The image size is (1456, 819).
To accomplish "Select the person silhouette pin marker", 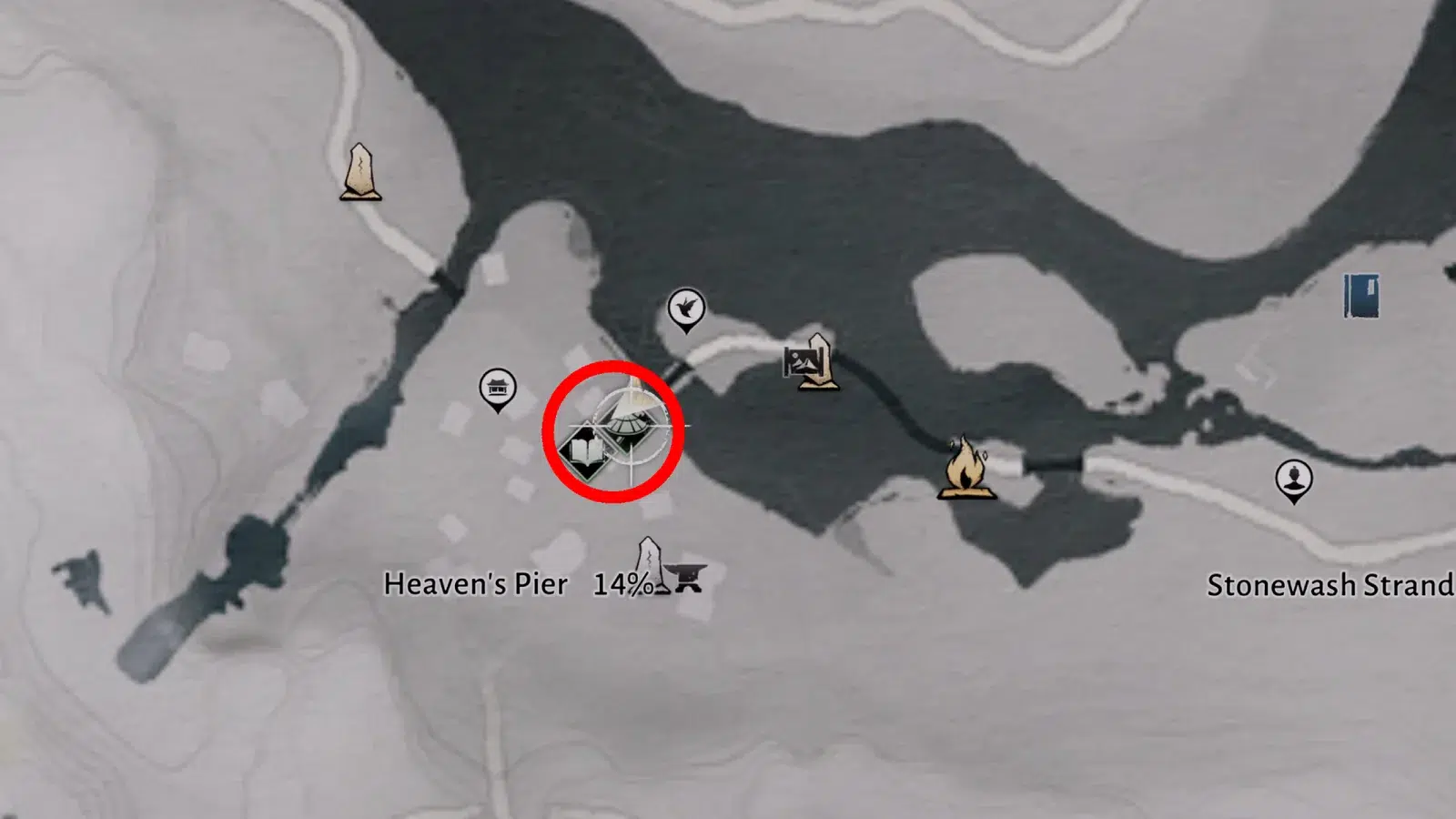I will (x=1293, y=479).
